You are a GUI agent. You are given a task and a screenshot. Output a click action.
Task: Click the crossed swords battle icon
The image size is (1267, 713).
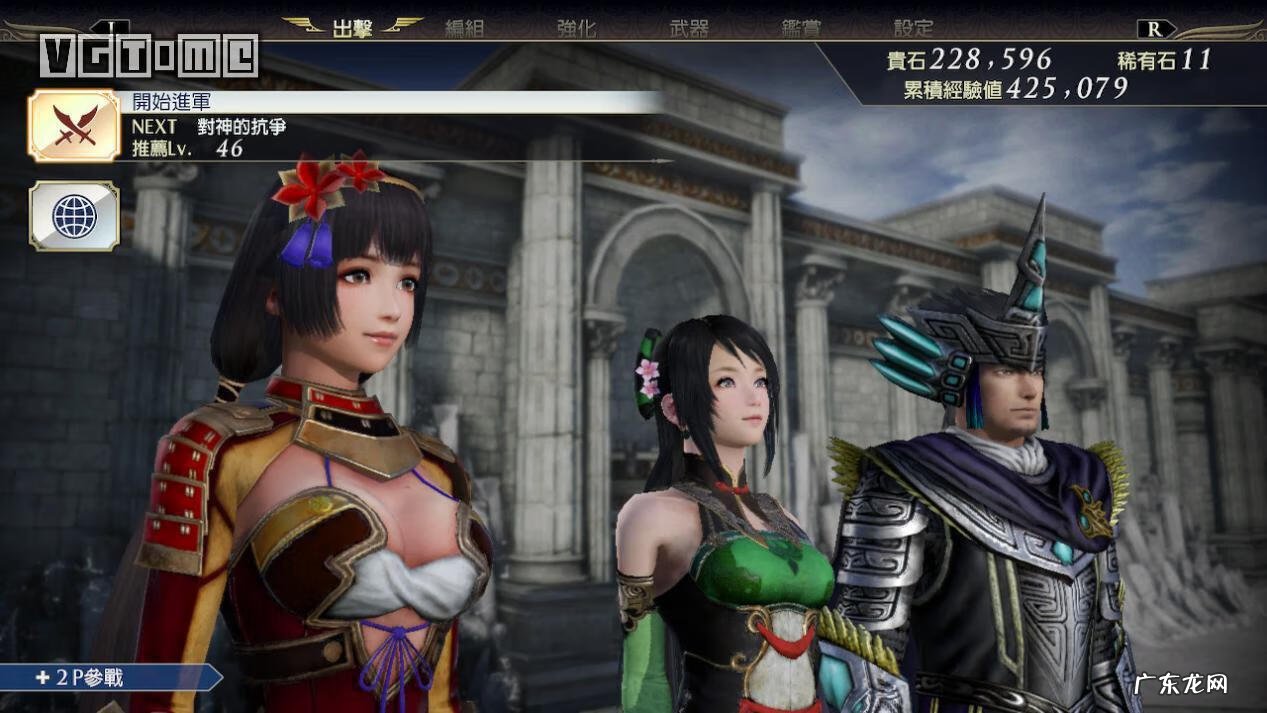(x=74, y=125)
